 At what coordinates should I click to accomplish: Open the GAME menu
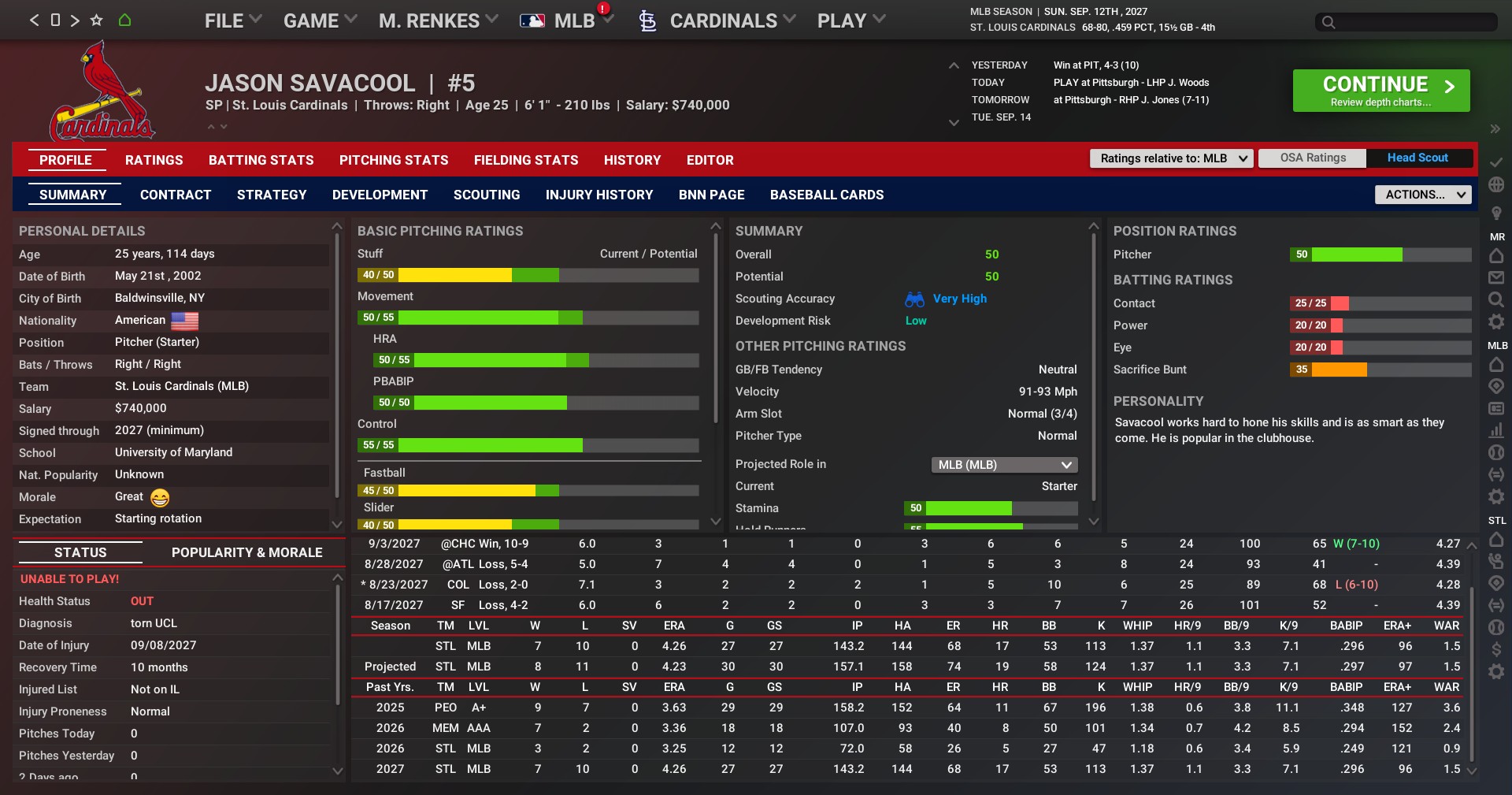[x=320, y=21]
